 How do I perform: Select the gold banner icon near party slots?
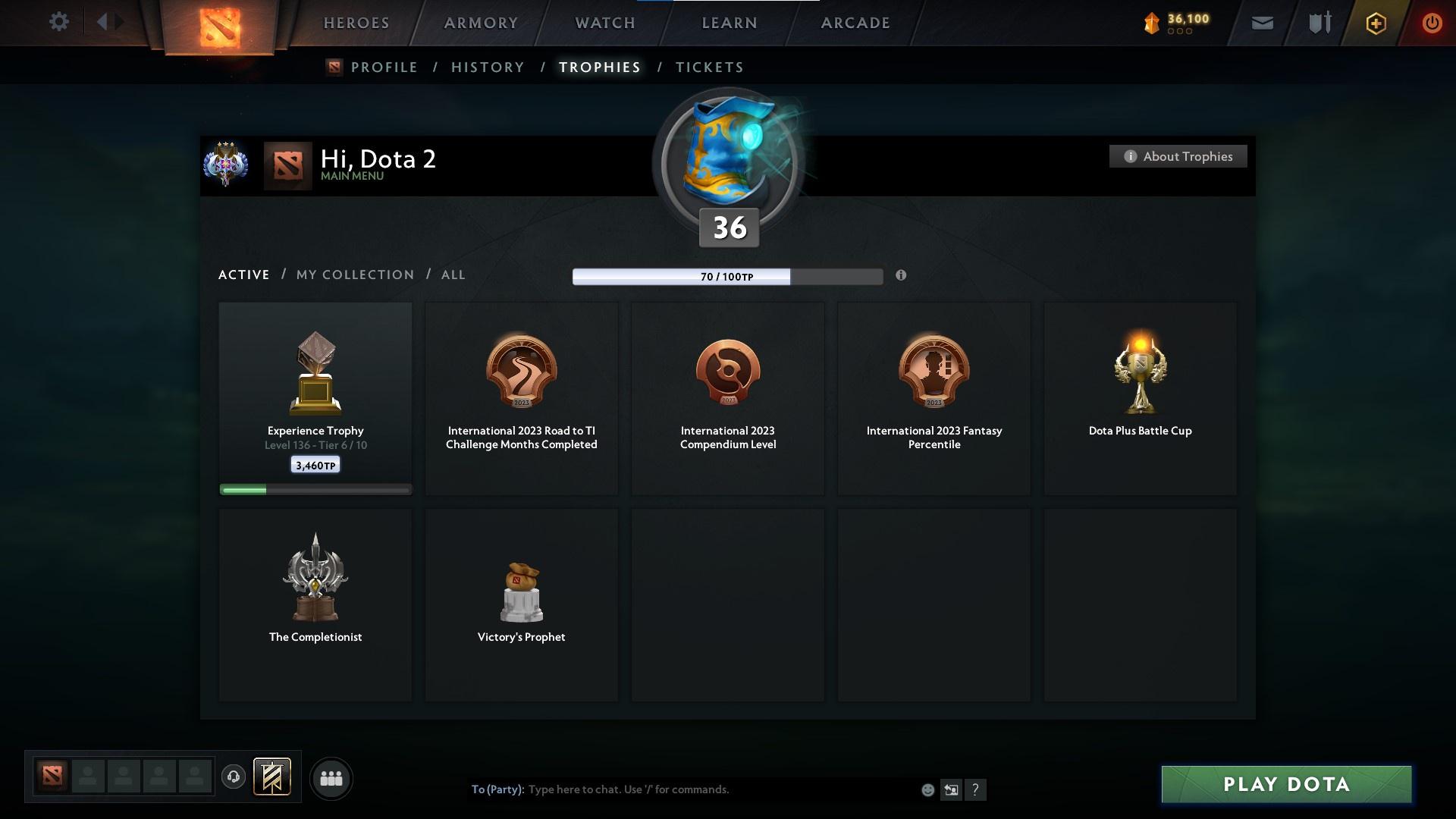pos(273,778)
